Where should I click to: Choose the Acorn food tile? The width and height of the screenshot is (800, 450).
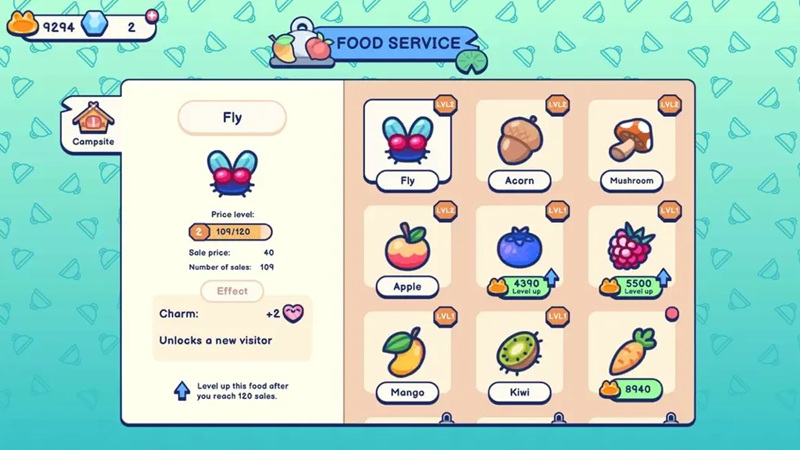click(x=519, y=146)
